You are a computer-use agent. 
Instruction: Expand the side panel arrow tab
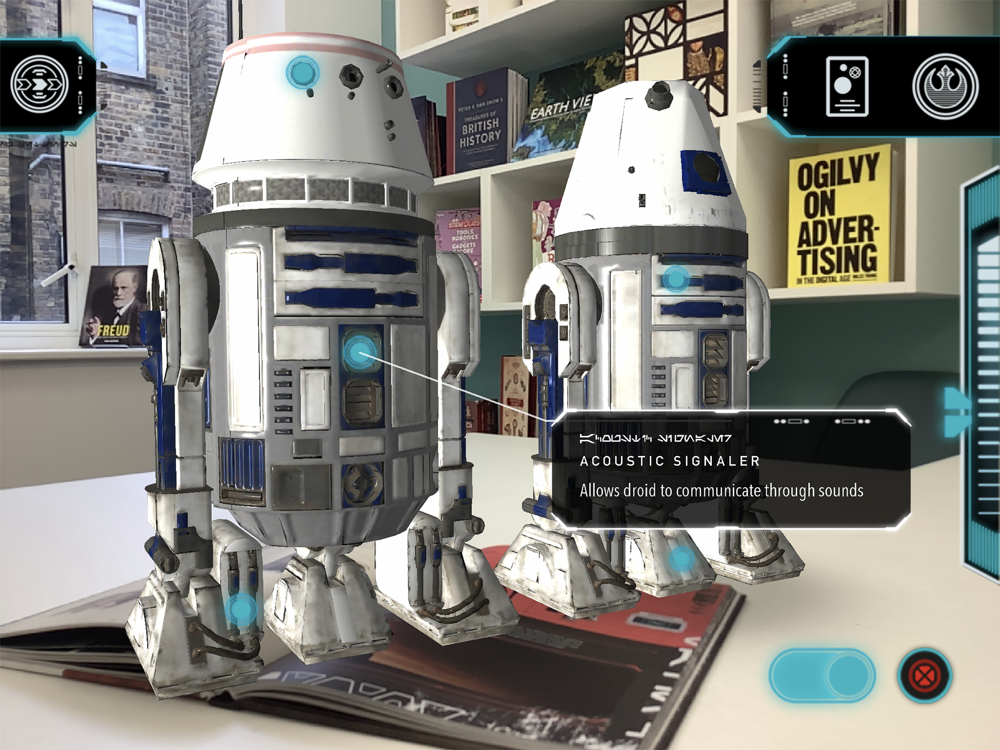(957, 410)
